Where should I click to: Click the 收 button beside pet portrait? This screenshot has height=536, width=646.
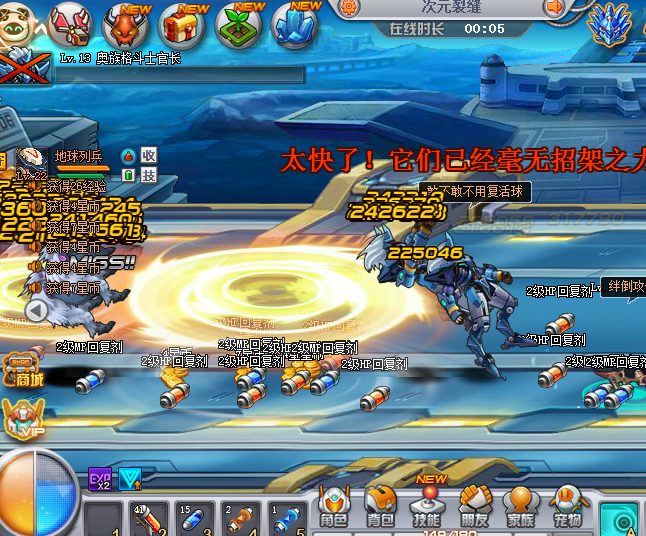(x=148, y=155)
